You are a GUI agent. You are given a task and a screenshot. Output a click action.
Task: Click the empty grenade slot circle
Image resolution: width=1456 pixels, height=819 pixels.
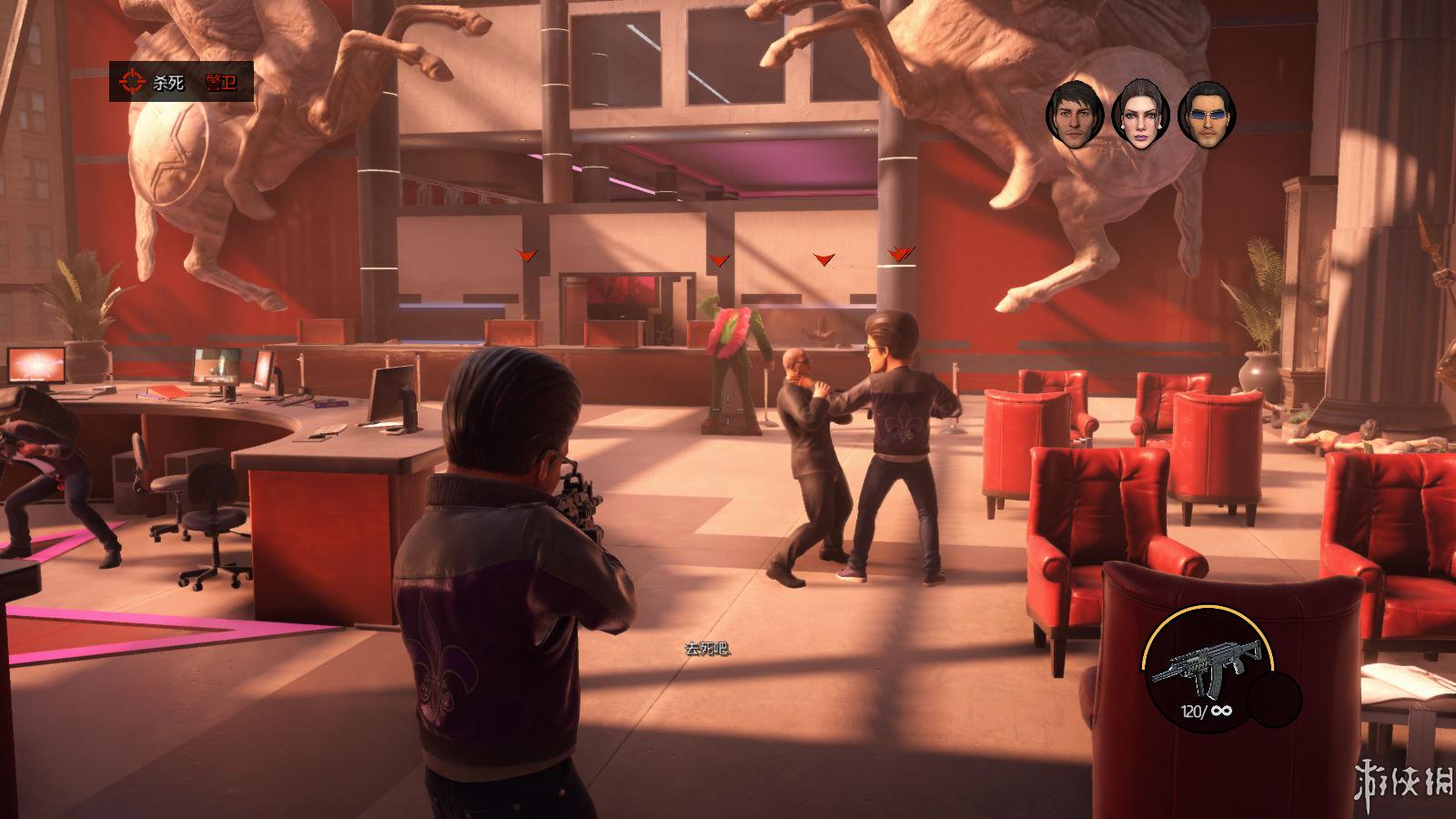pos(1276,702)
